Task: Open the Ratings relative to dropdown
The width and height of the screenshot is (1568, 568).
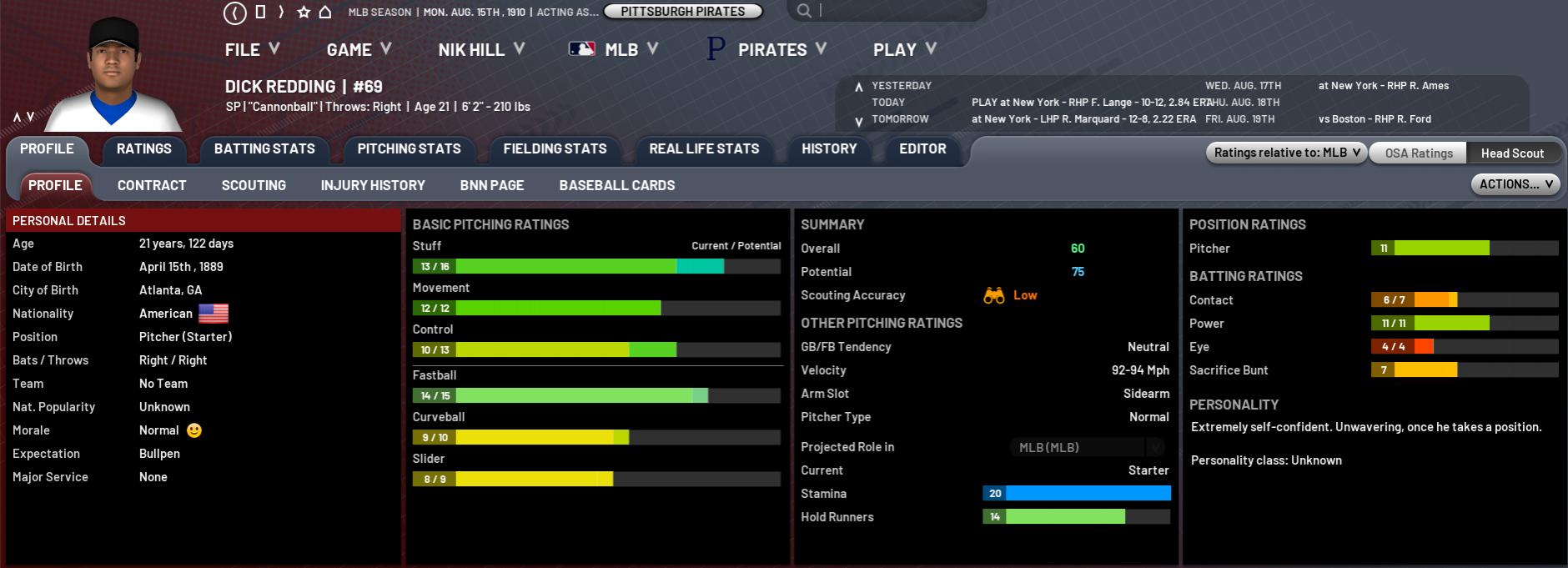Action: tap(1287, 153)
